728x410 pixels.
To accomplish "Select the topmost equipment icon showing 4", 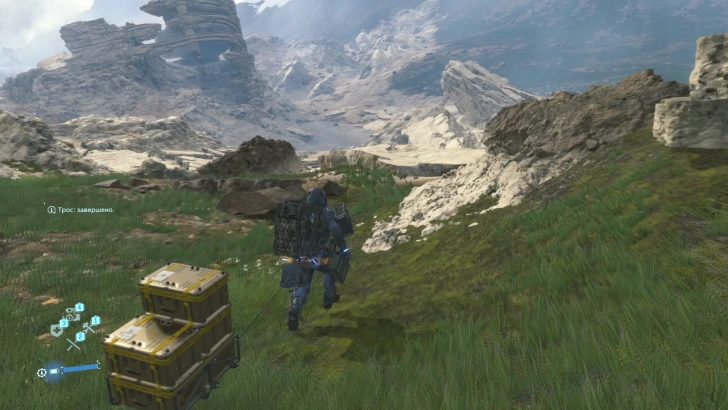I will point(73,313).
